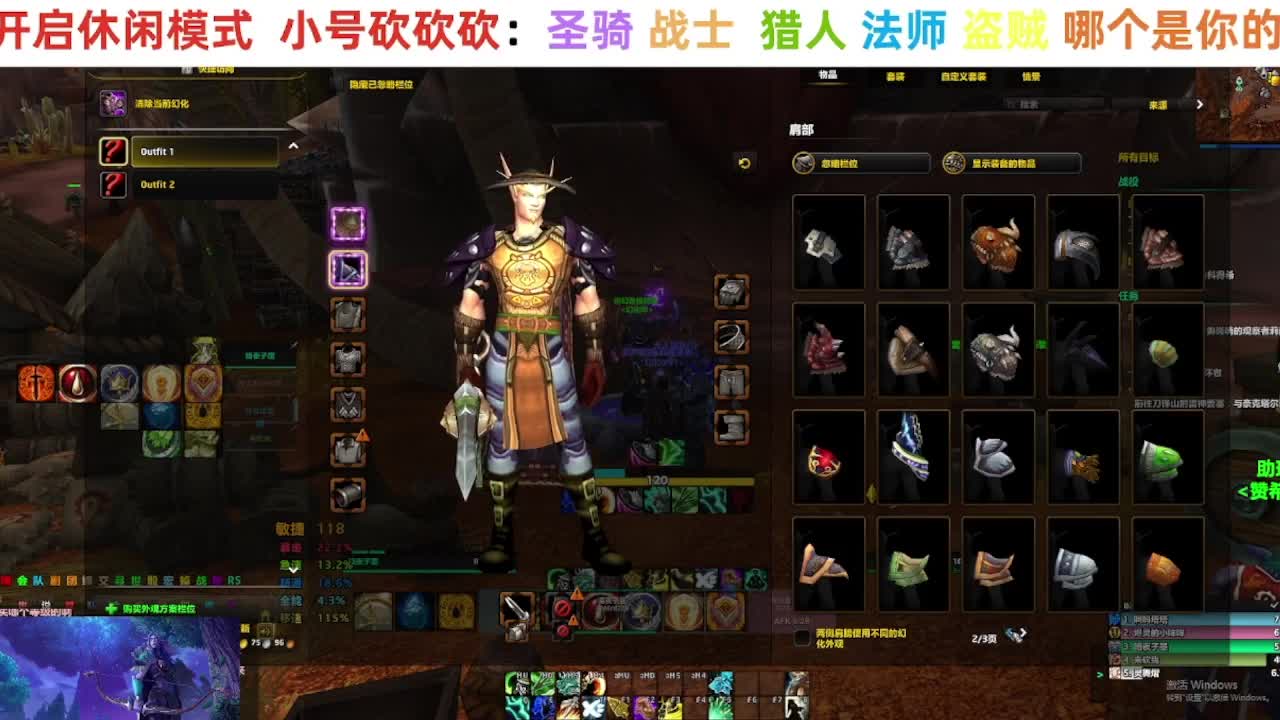Click the belt slot icon

coord(732,335)
